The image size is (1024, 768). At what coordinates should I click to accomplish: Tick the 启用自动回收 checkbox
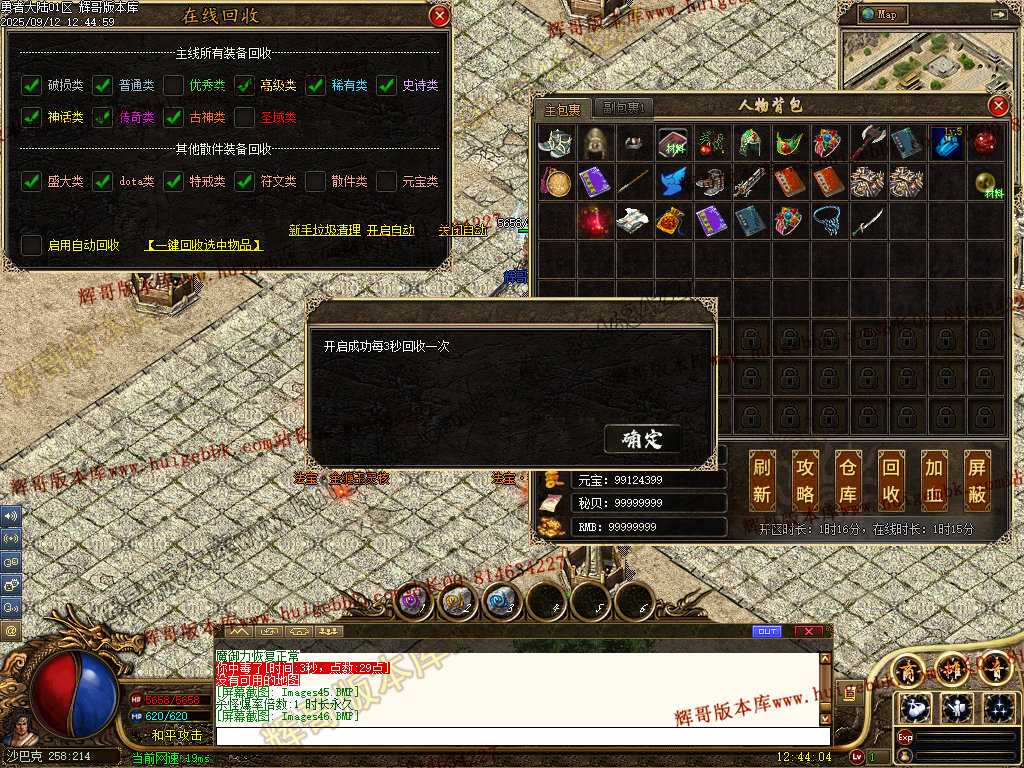coord(31,244)
